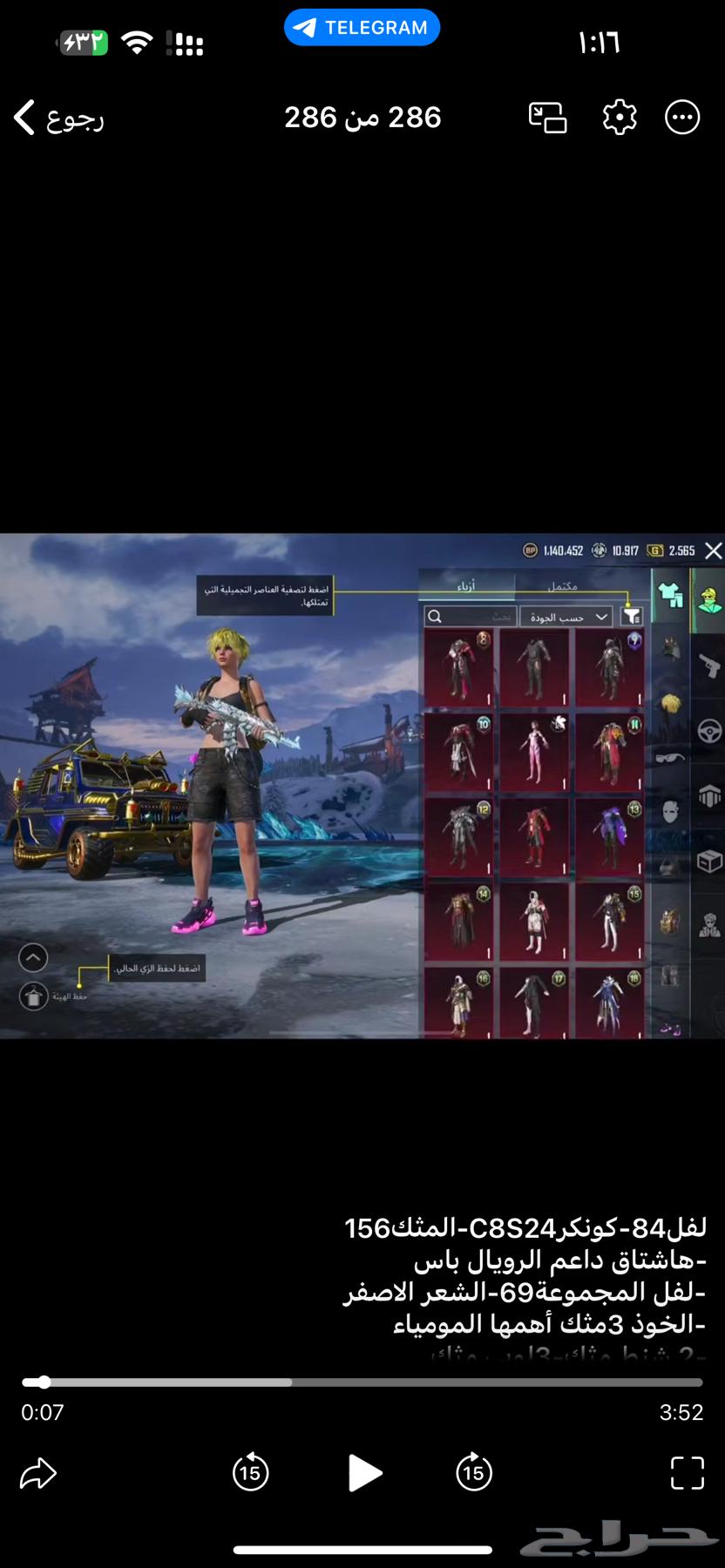Close the inventory with the X button
725x1568 pixels.
click(x=713, y=551)
